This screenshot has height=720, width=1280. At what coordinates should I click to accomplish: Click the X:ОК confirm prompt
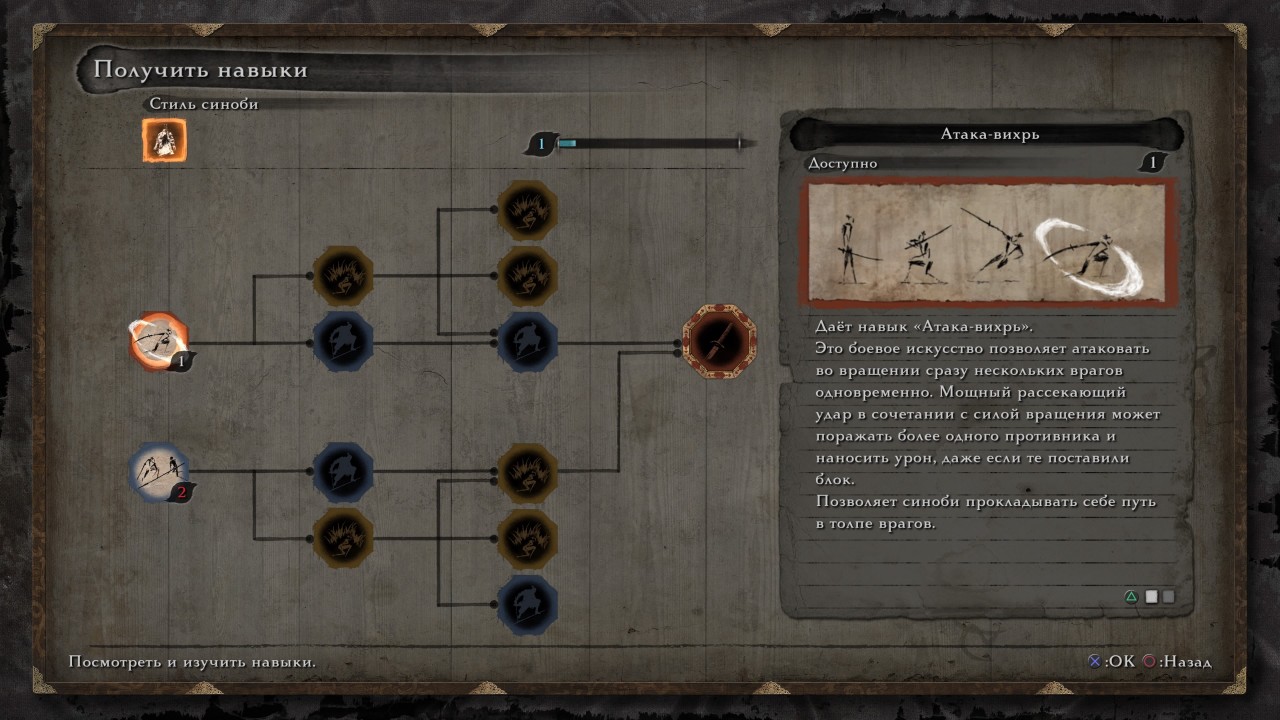[x=1110, y=662]
